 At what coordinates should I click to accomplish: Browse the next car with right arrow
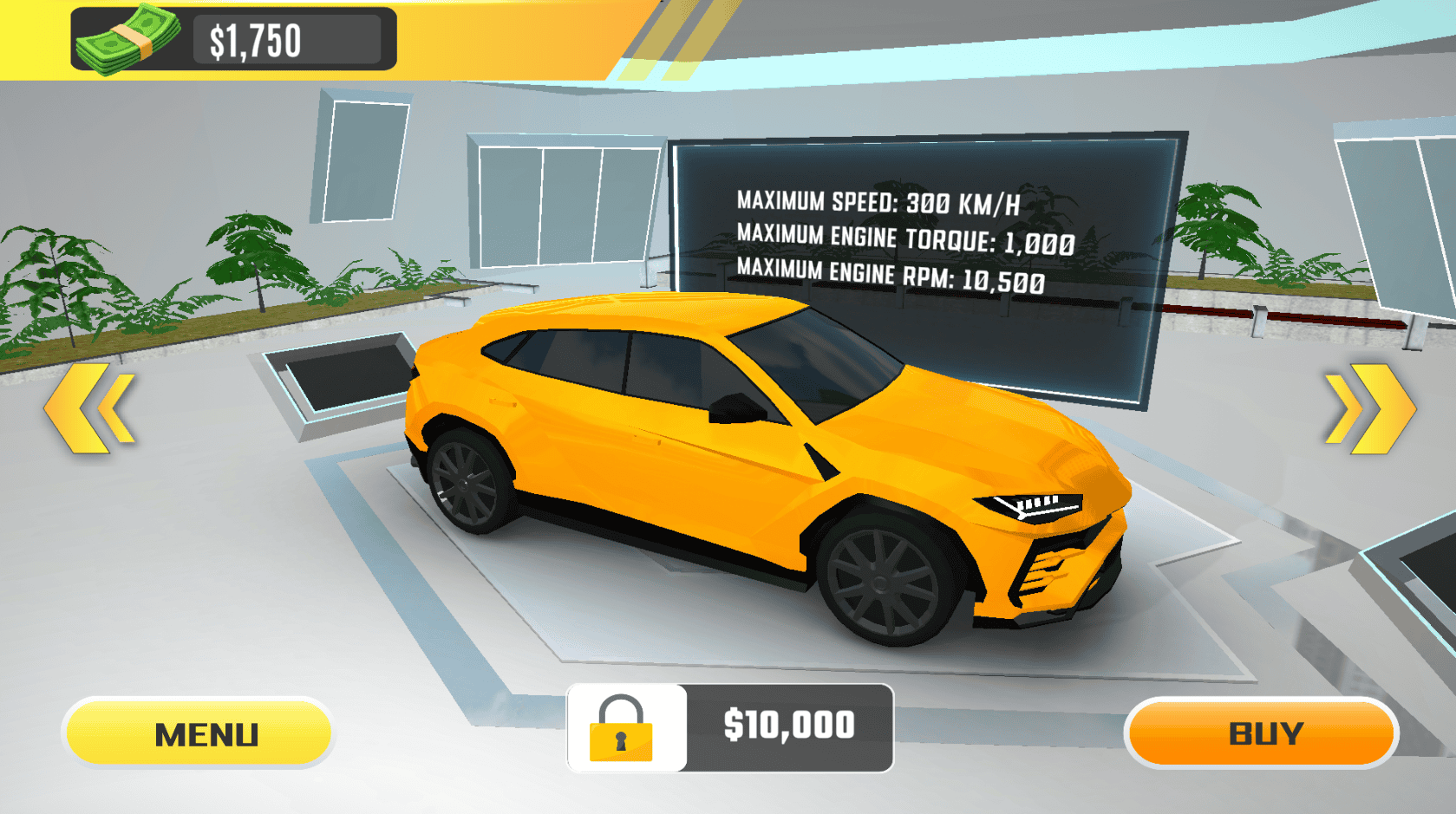click(1369, 408)
